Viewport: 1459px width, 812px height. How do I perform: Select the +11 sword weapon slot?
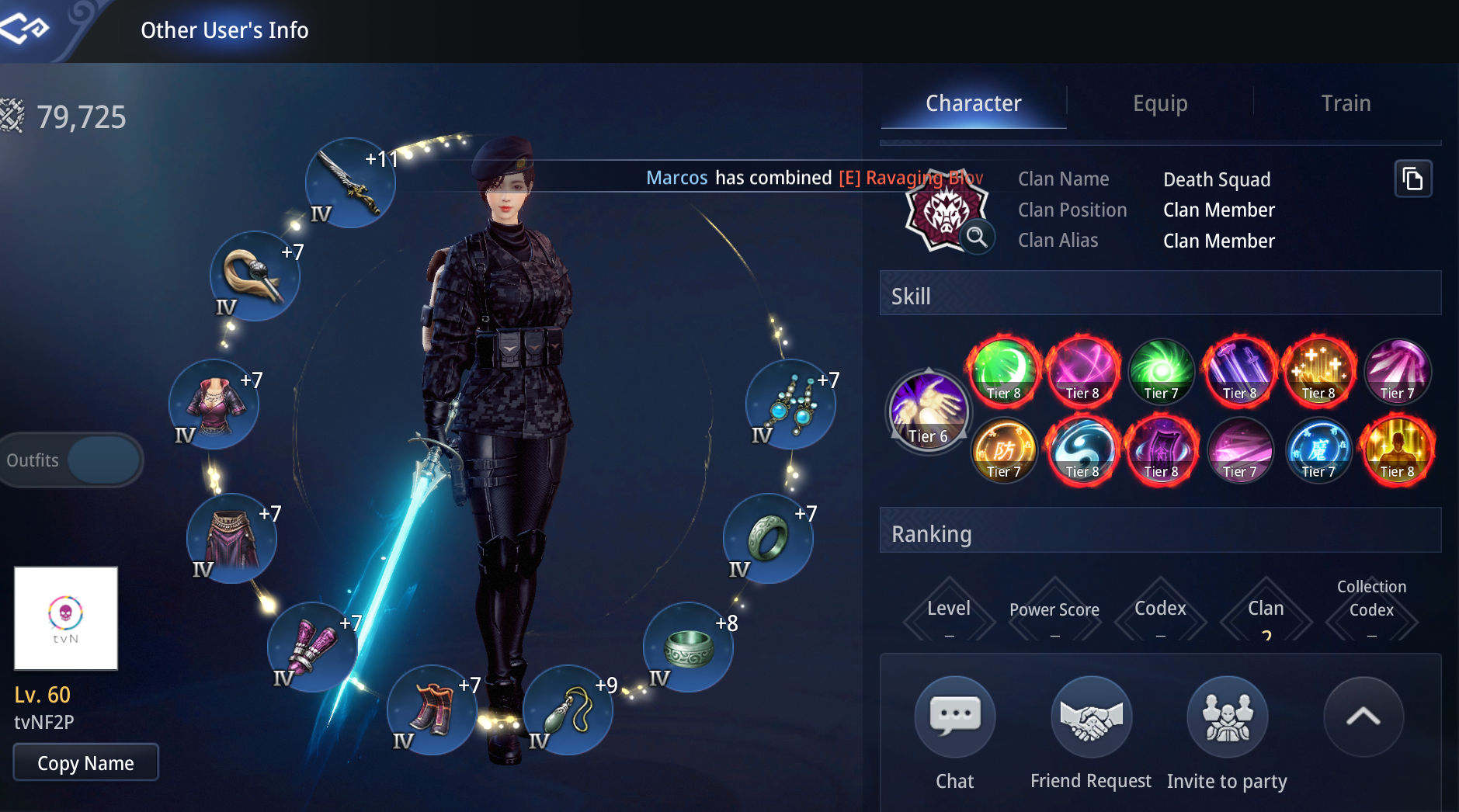350,183
